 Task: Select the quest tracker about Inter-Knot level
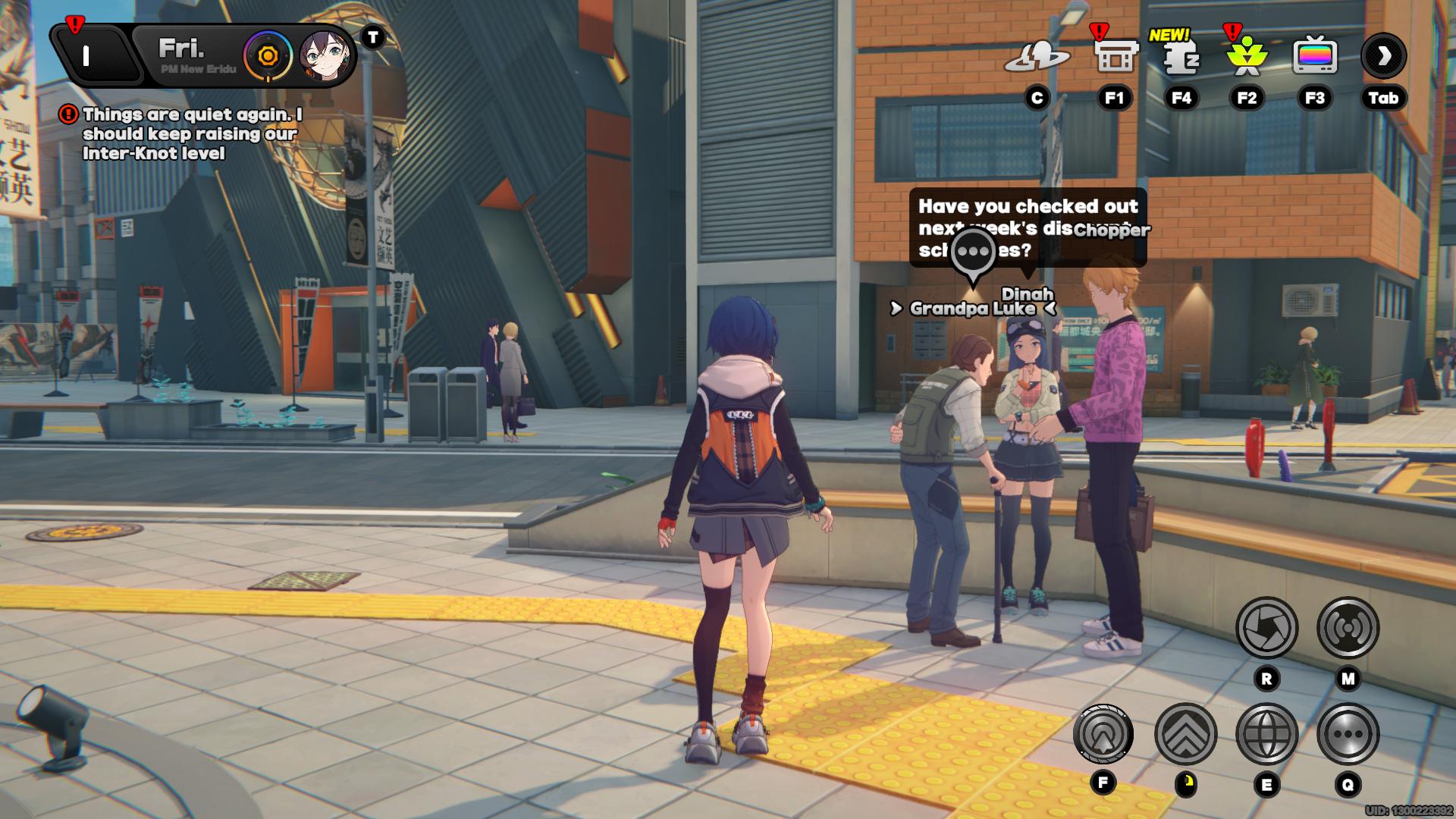pos(190,134)
